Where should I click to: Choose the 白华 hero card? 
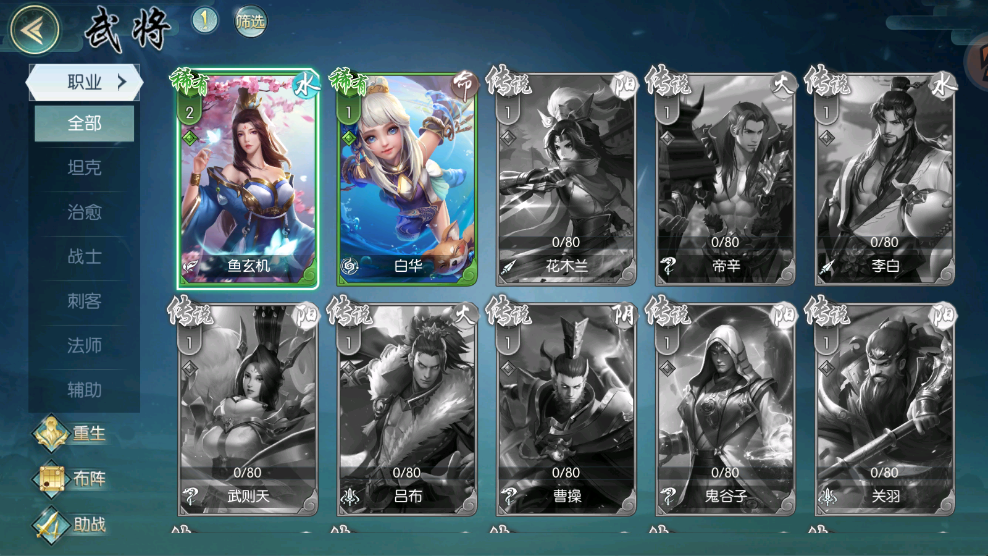coord(407,180)
